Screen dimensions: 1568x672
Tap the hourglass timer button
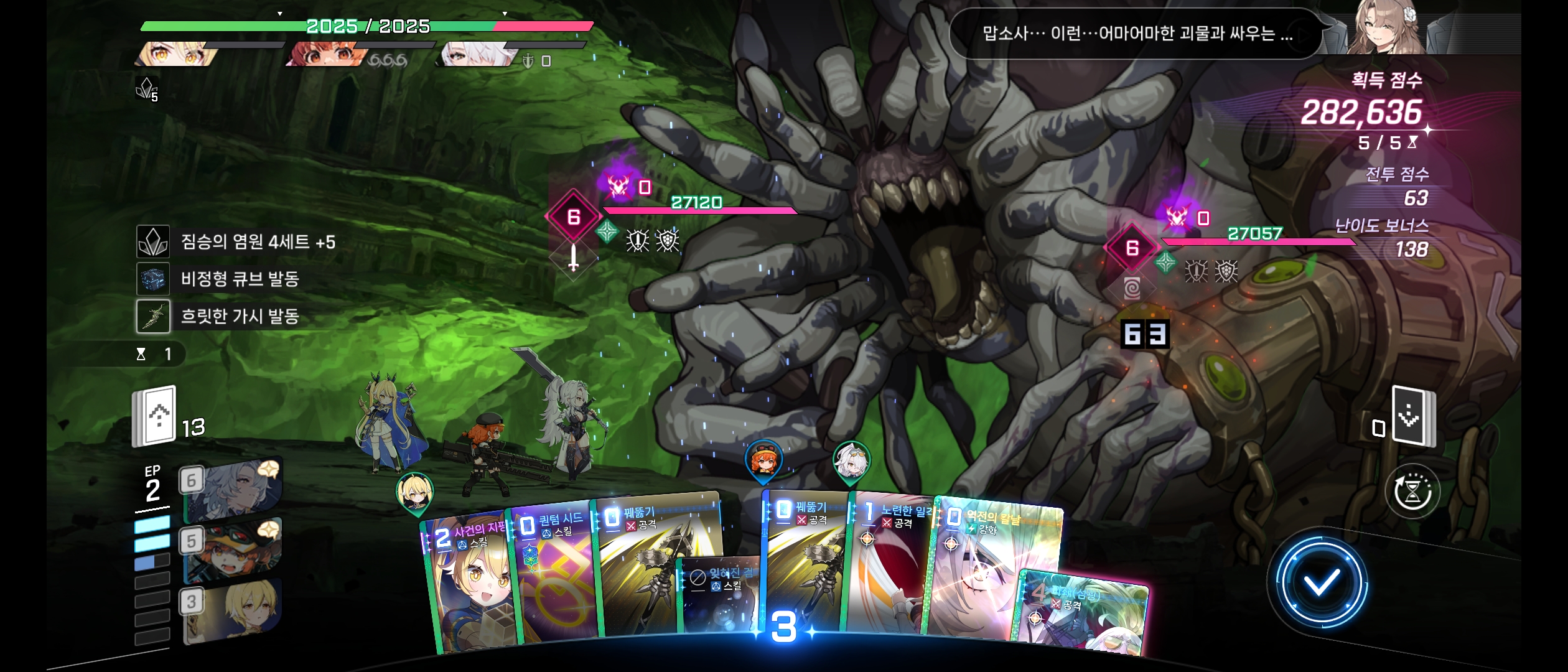[x=1412, y=492]
